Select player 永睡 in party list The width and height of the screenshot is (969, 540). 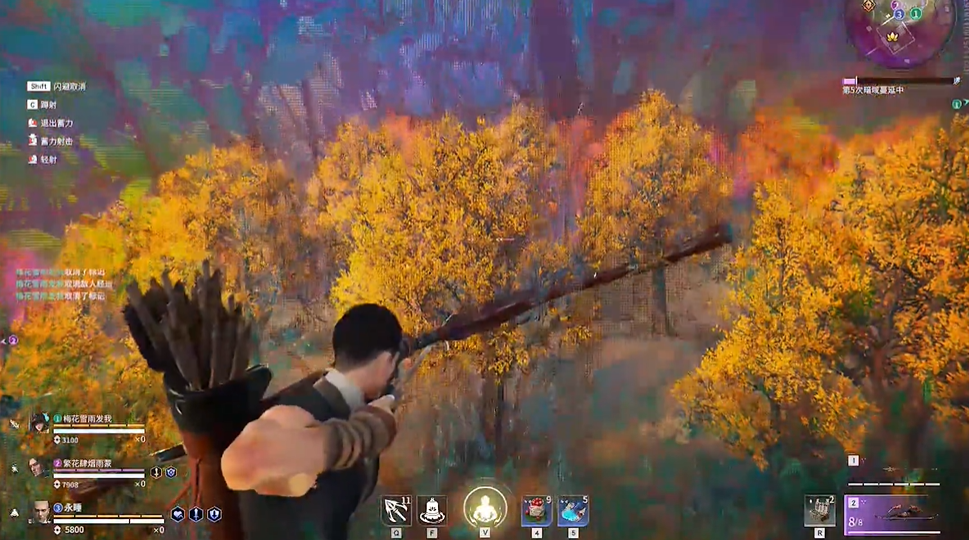[75, 507]
